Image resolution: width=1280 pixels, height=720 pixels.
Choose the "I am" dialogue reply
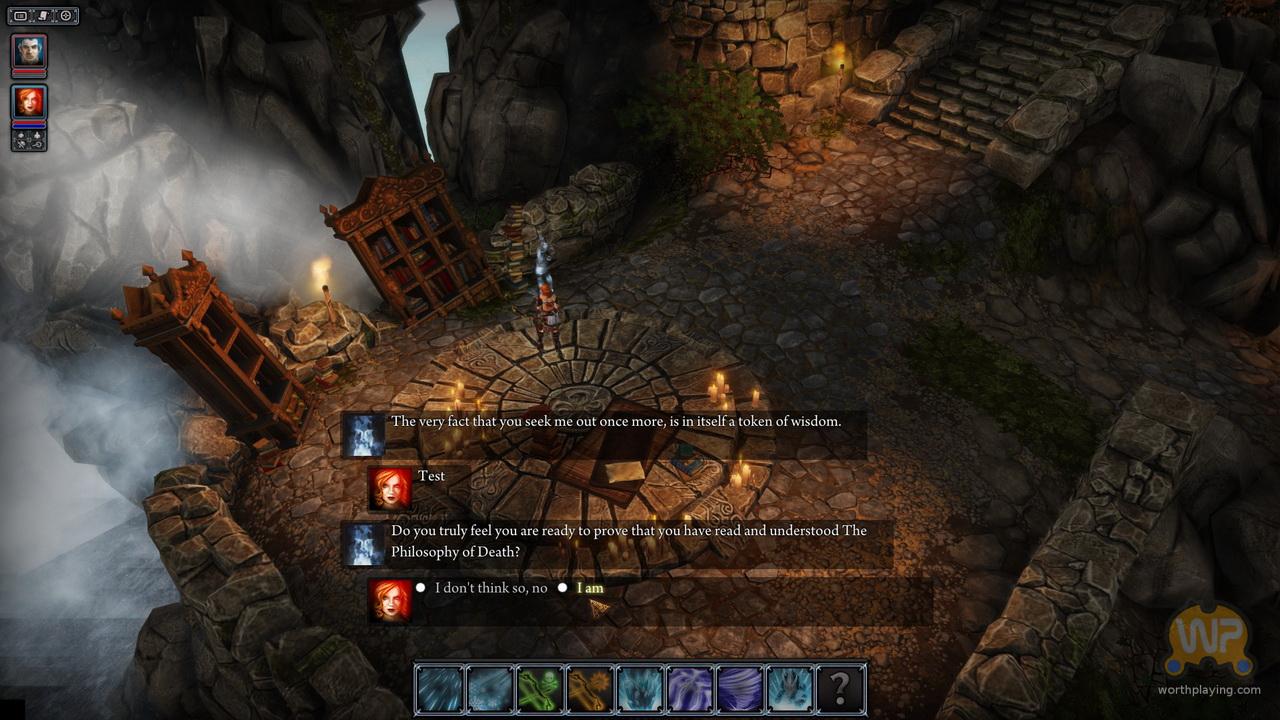coord(590,588)
